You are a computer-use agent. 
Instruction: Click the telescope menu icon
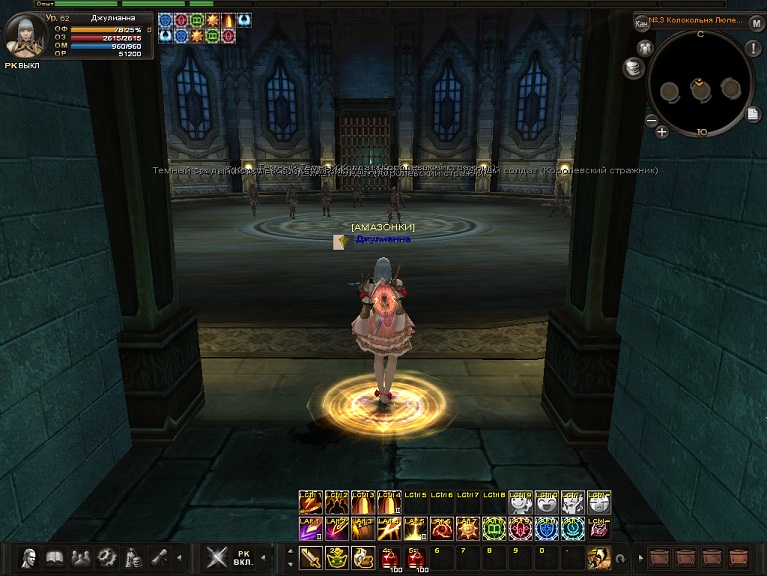coord(158,558)
